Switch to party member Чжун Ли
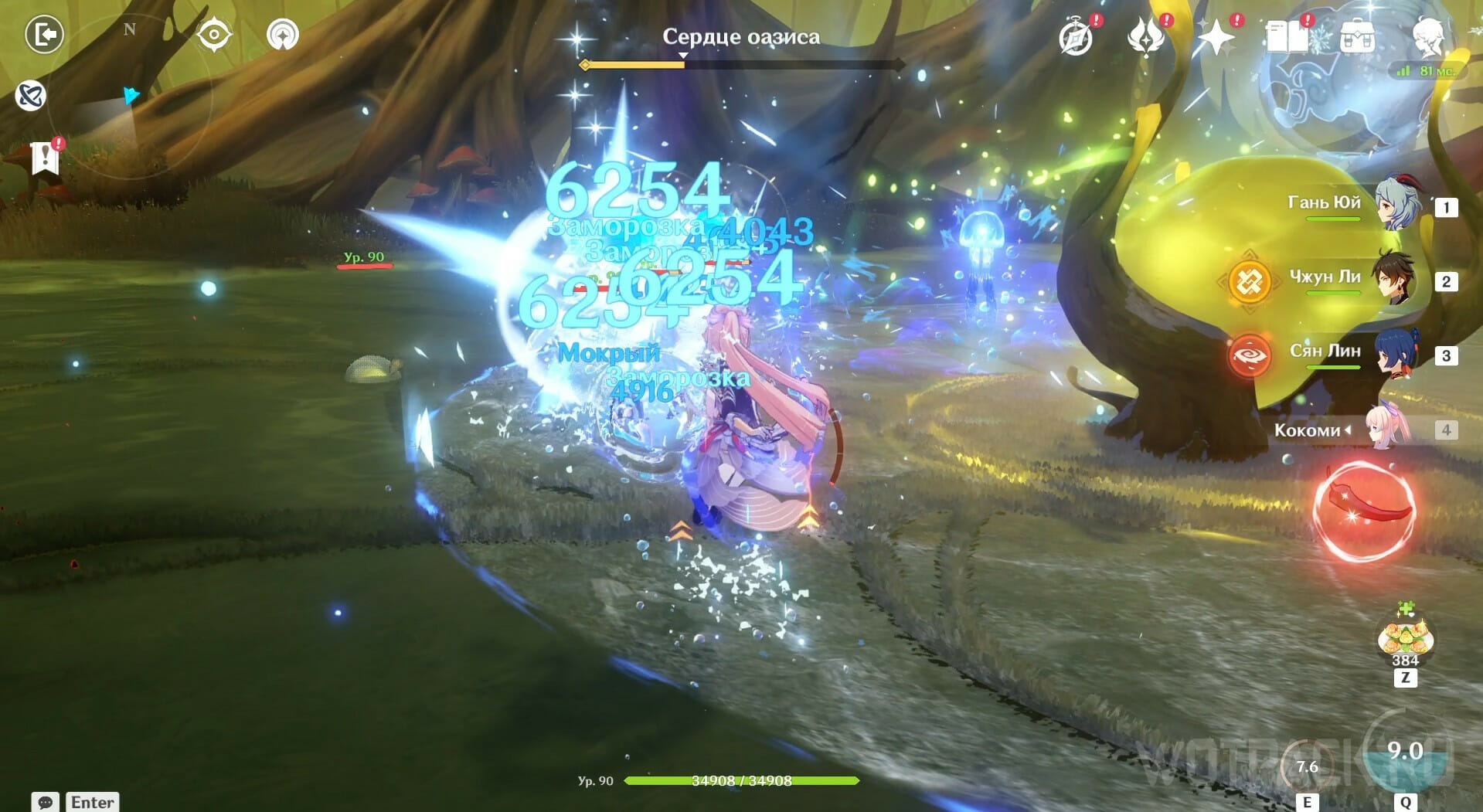The image size is (1483, 812). pos(1395,279)
